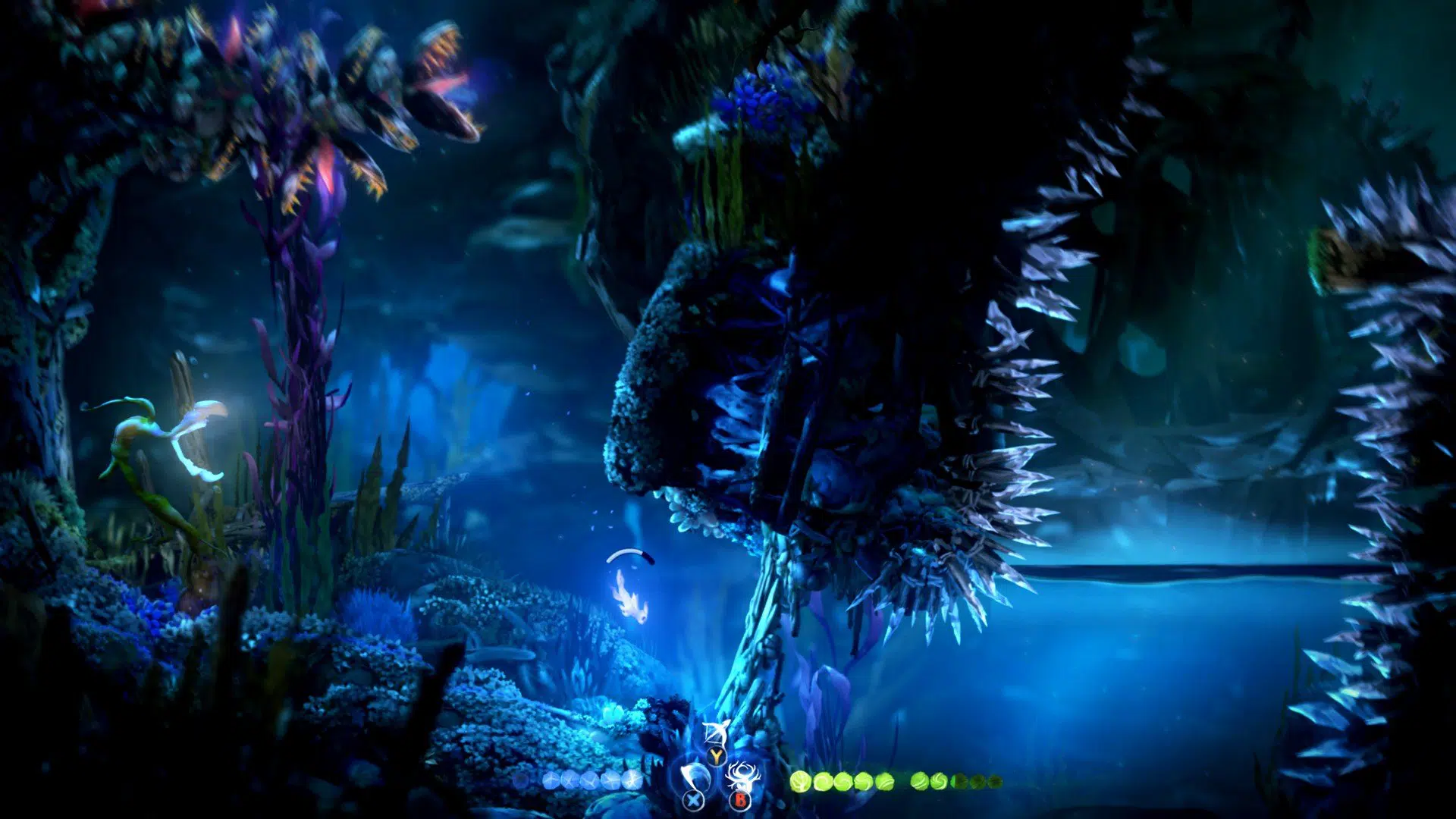Screen dimensions: 1456x819
Task: Select the Sentry weapon icon near X
Action: pyautogui.click(x=690, y=773)
